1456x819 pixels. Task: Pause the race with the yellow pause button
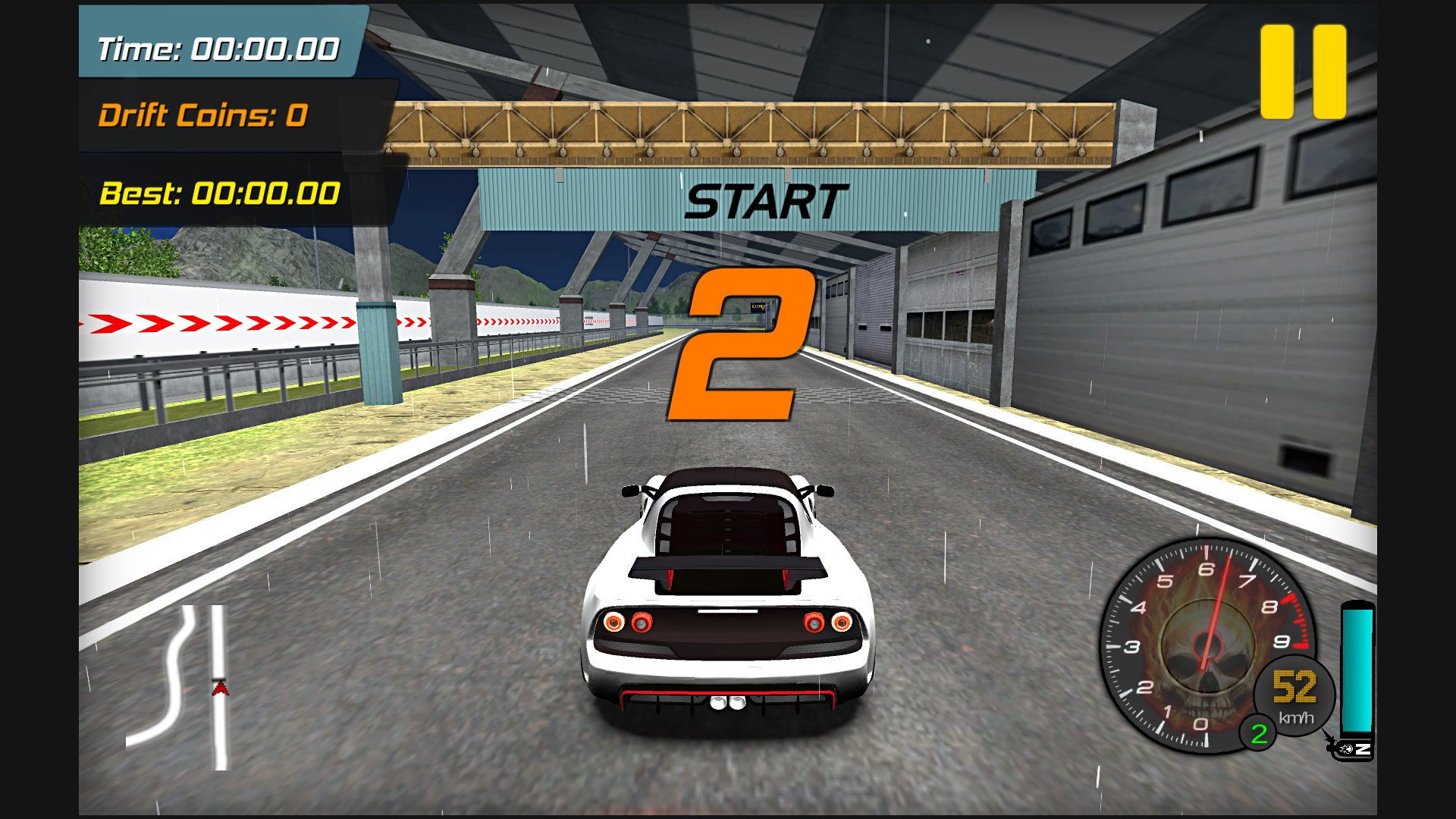[x=1303, y=72]
